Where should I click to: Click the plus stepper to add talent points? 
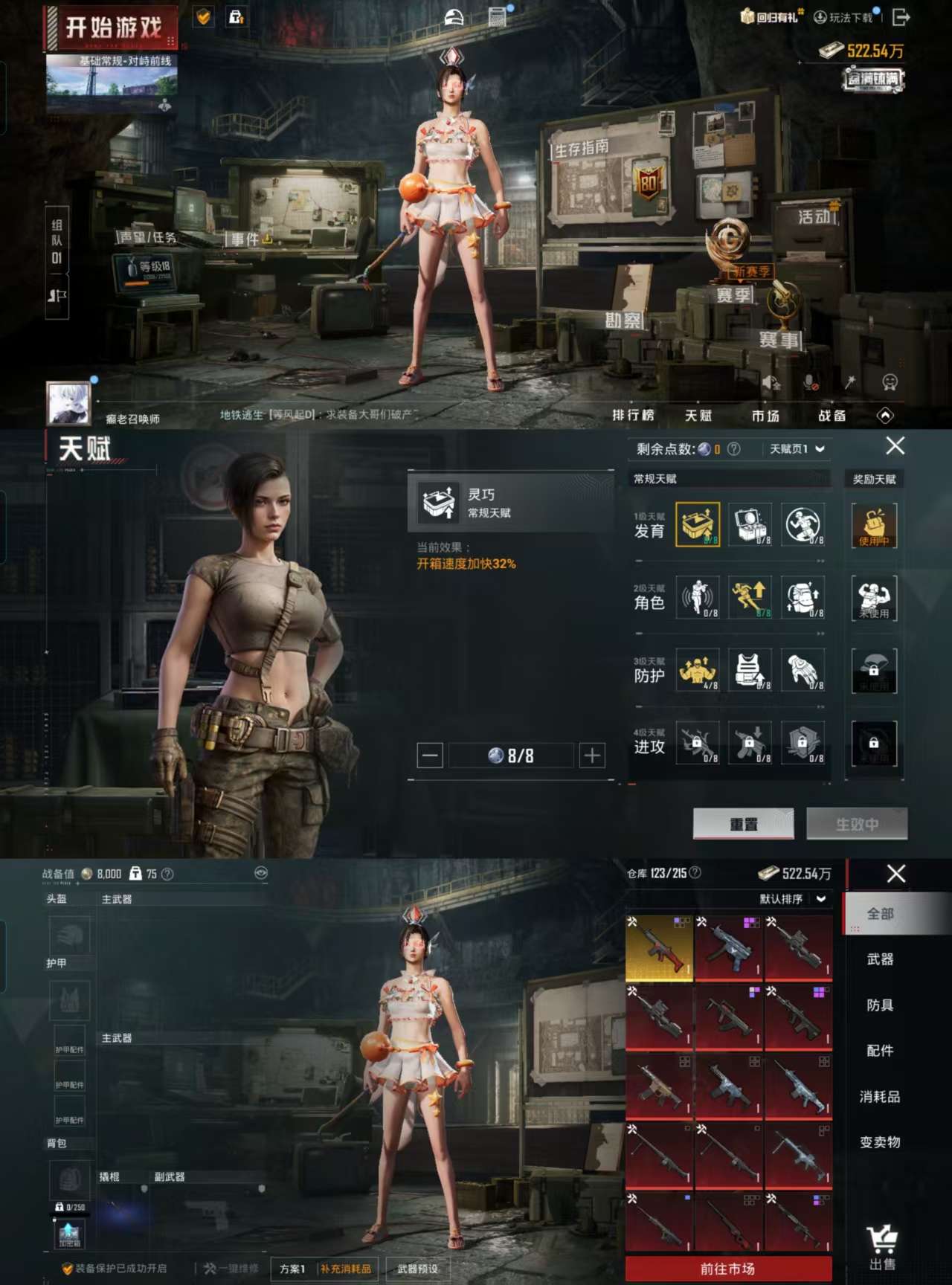[591, 756]
